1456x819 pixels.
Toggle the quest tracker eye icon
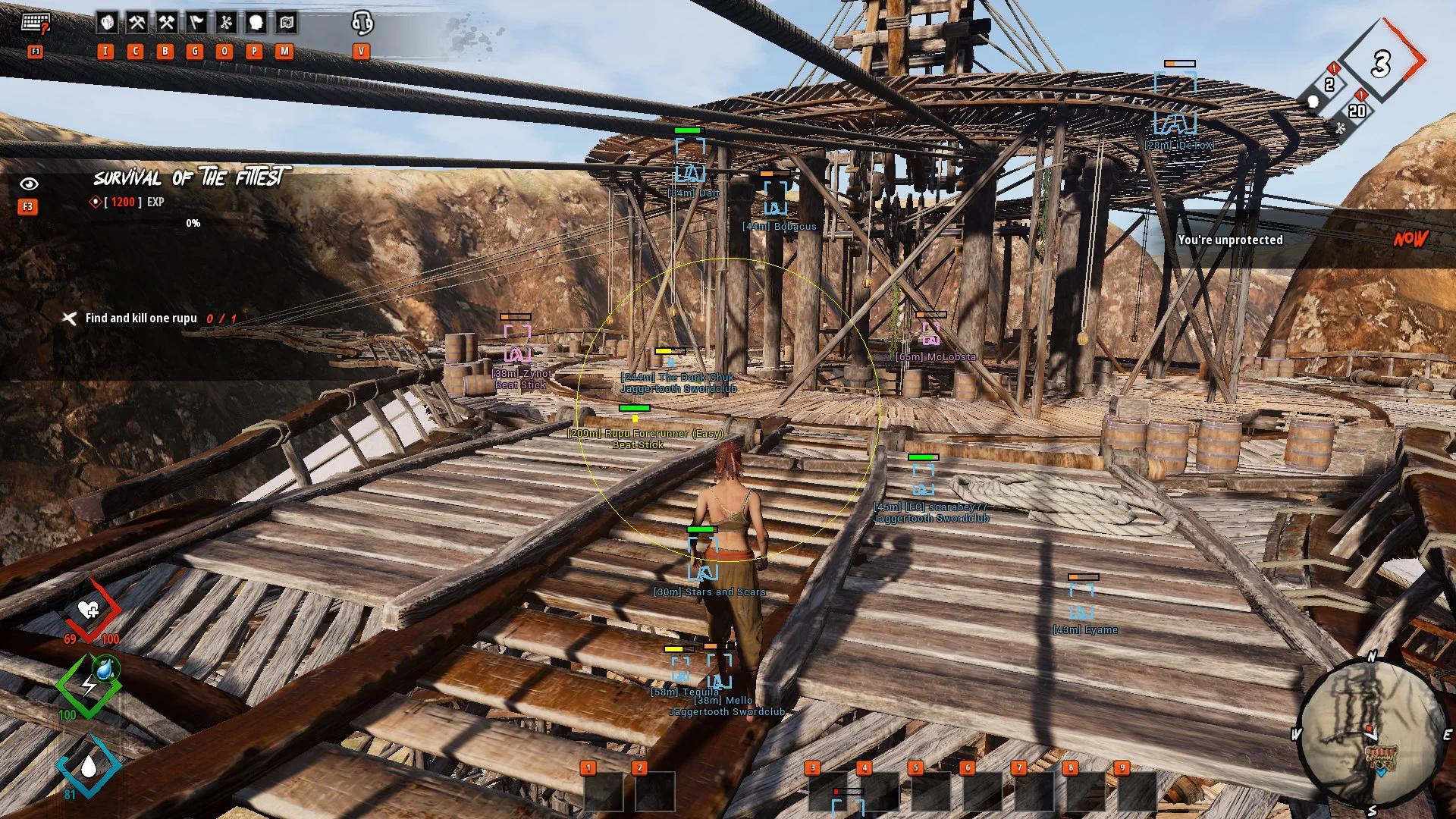[x=29, y=184]
